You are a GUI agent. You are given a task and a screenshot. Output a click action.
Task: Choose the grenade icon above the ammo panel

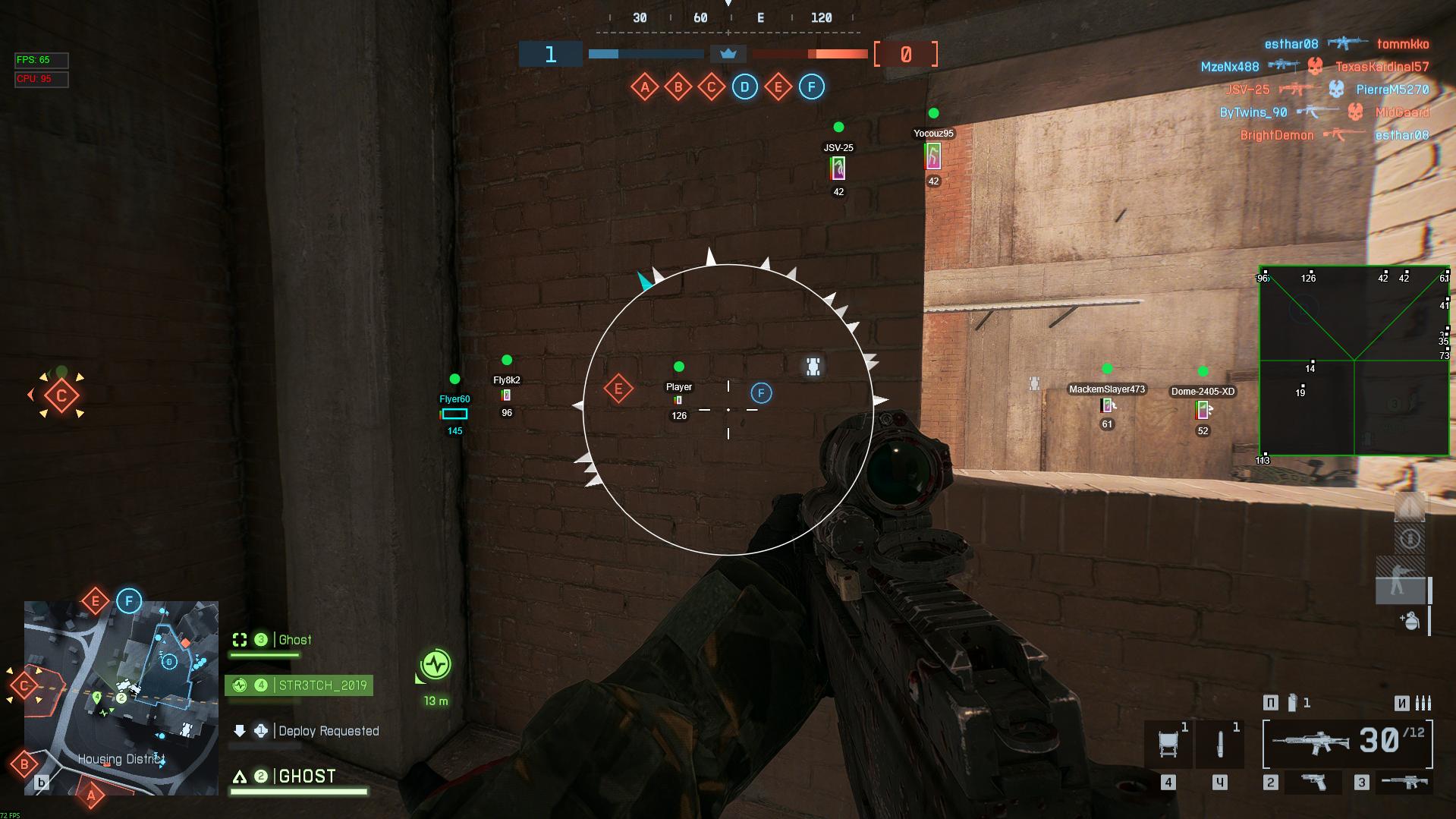pyautogui.click(x=1410, y=621)
